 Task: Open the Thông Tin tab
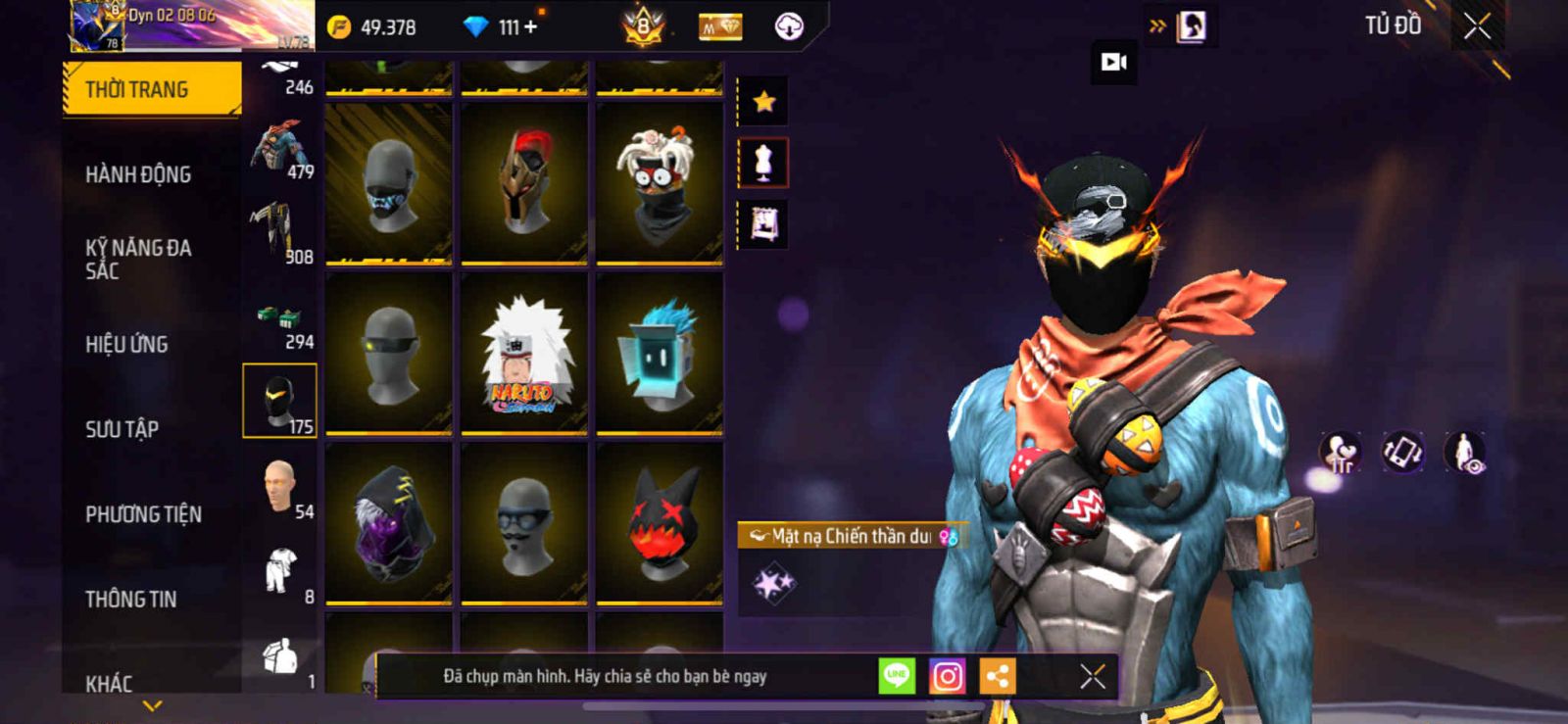(130, 599)
